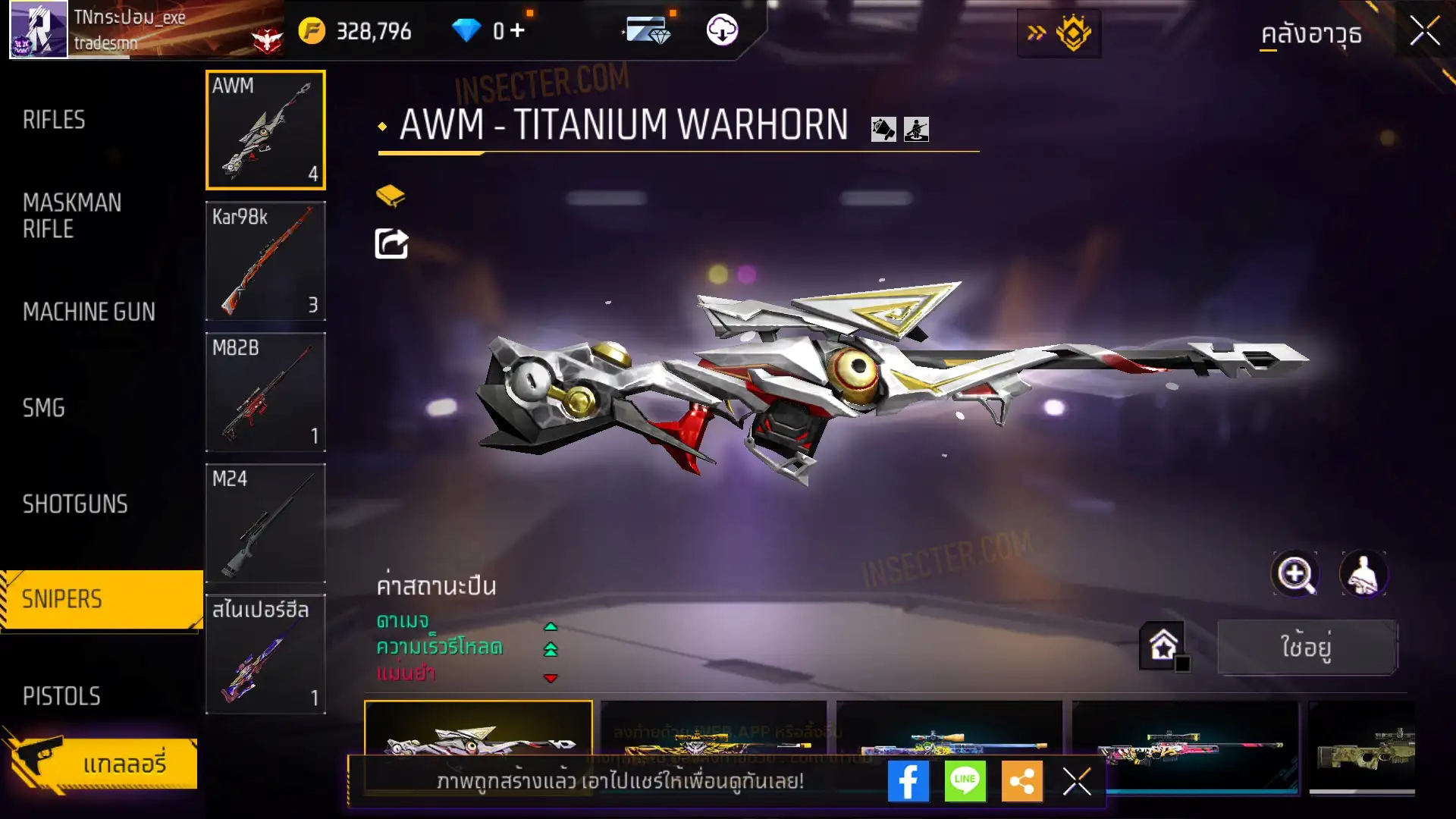Image resolution: width=1456 pixels, height=819 pixels.
Task: Open the gallery button
Action: tap(102, 763)
